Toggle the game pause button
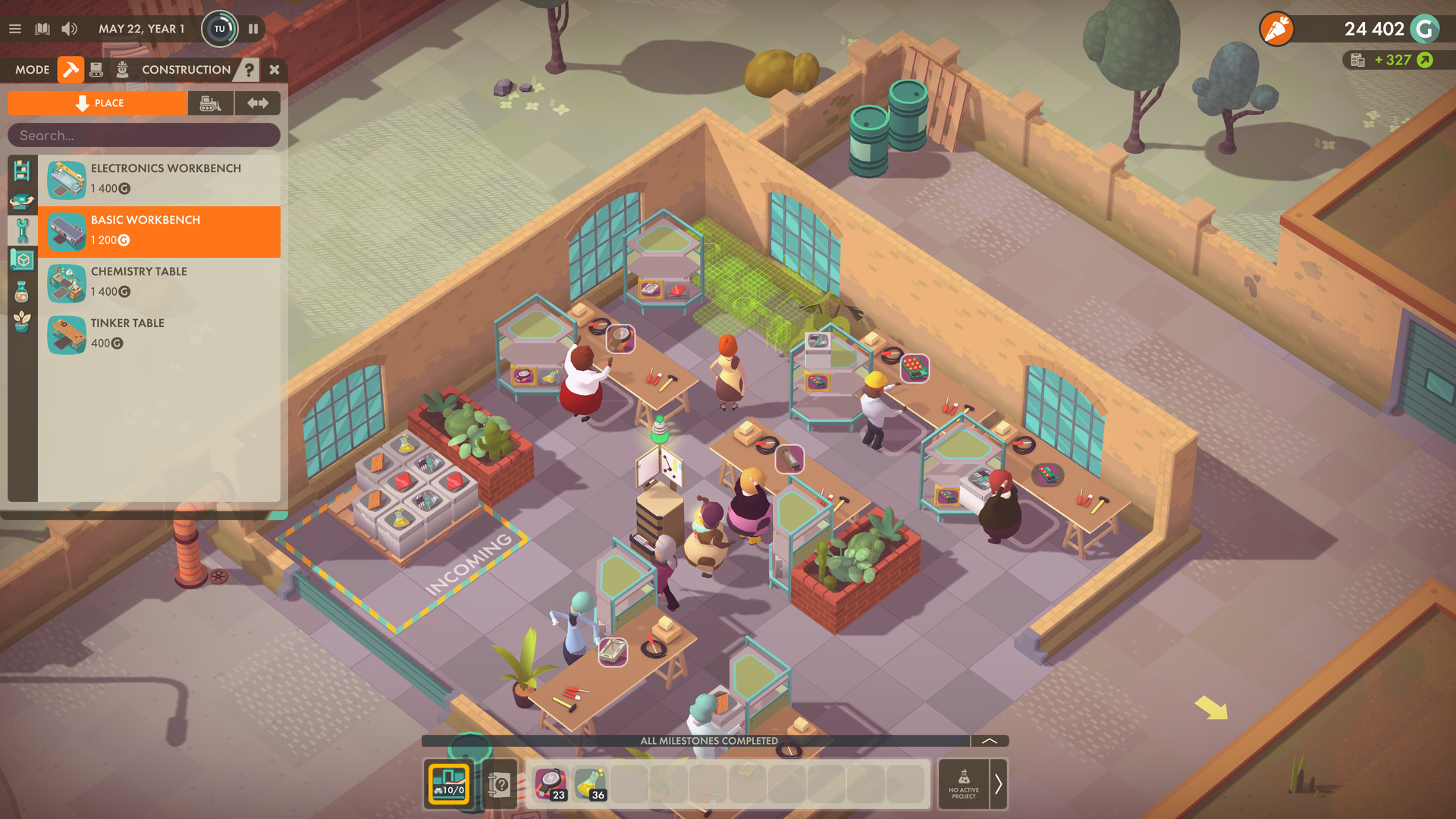Viewport: 1456px width, 819px height. (253, 29)
